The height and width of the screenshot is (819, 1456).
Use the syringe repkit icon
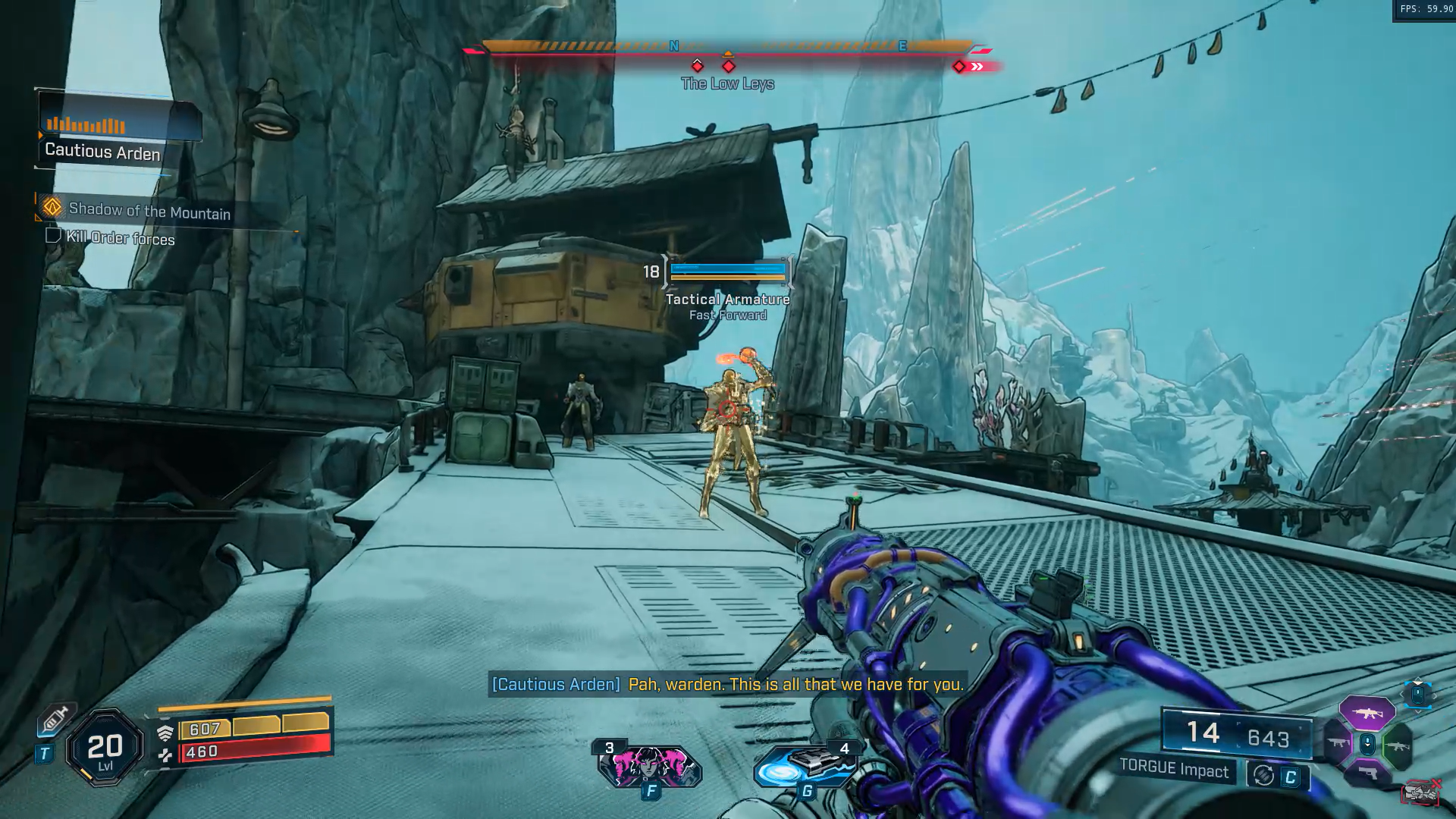coord(56,719)
